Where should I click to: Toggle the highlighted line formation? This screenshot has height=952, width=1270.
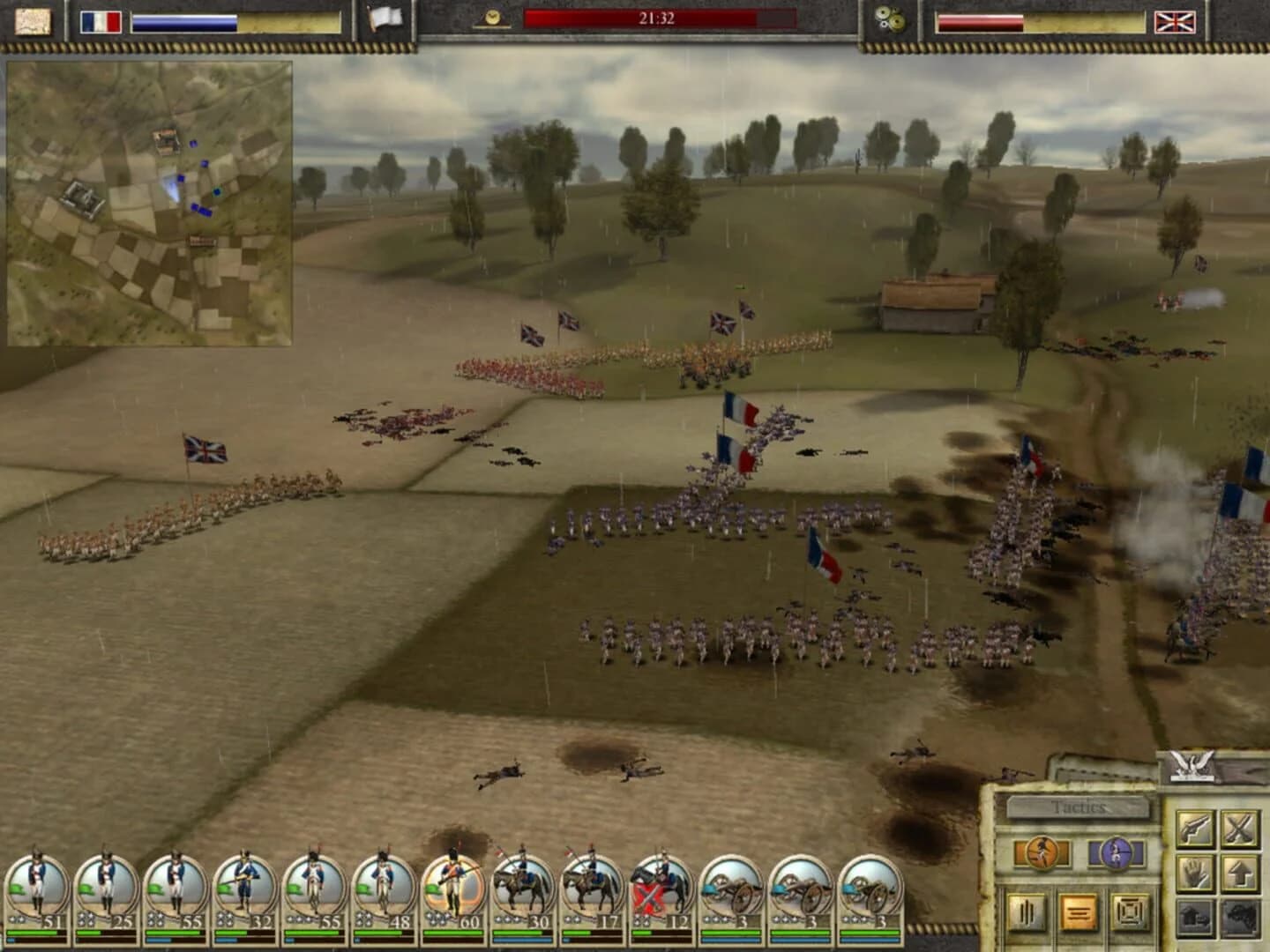pyautogui.click(x=1078, y=911)
